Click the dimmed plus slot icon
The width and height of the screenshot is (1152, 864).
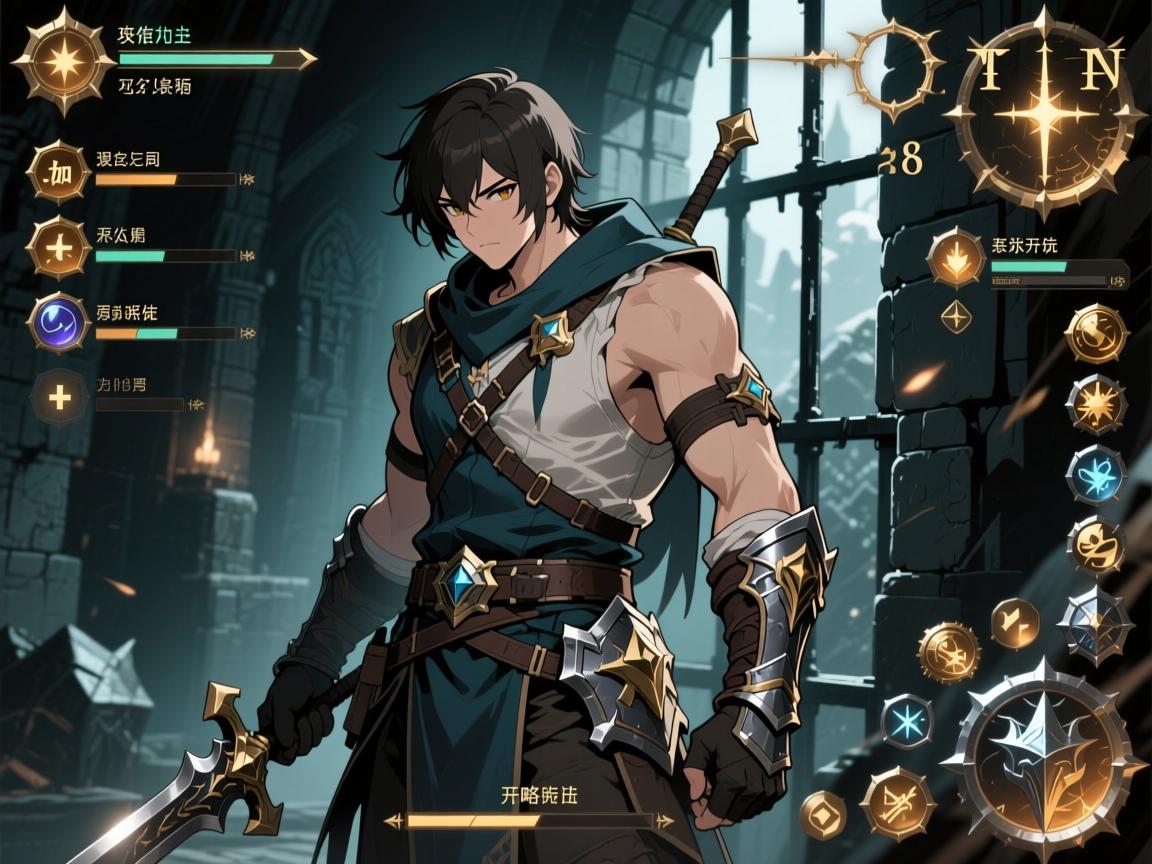coord(60,398)
